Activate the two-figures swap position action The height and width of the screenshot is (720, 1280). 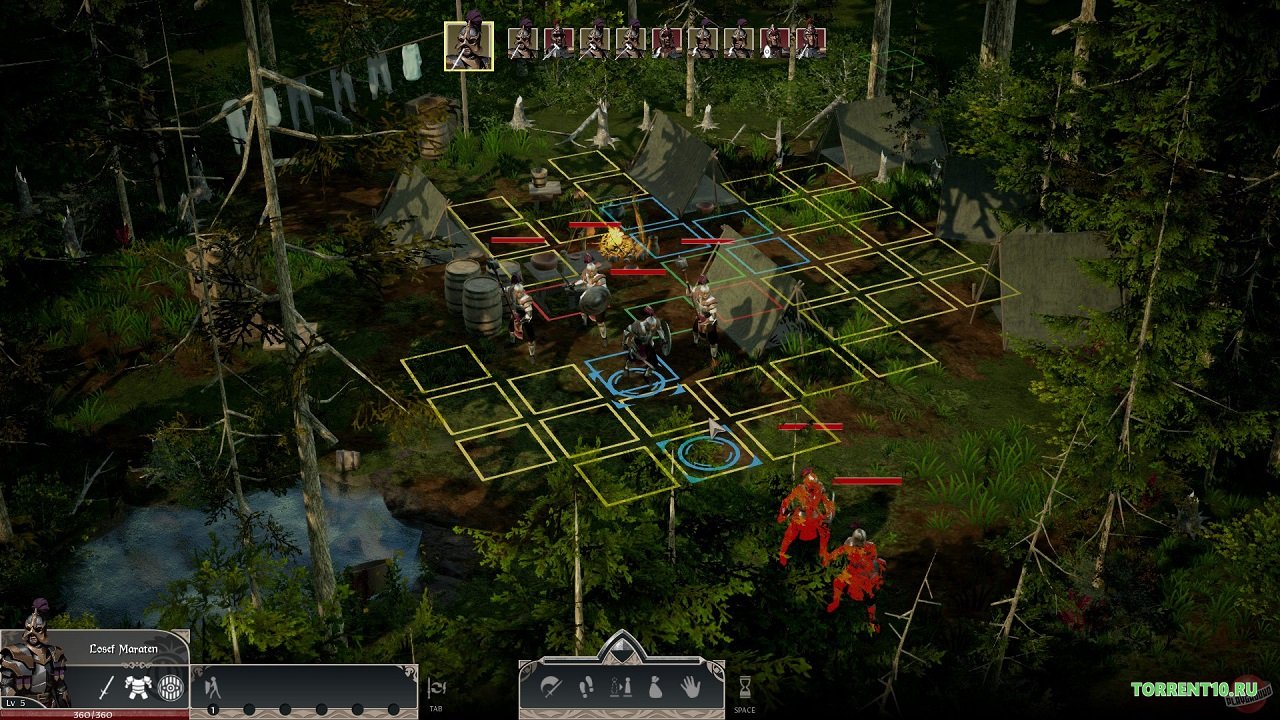pyautogui.click(x=620, y=687)
